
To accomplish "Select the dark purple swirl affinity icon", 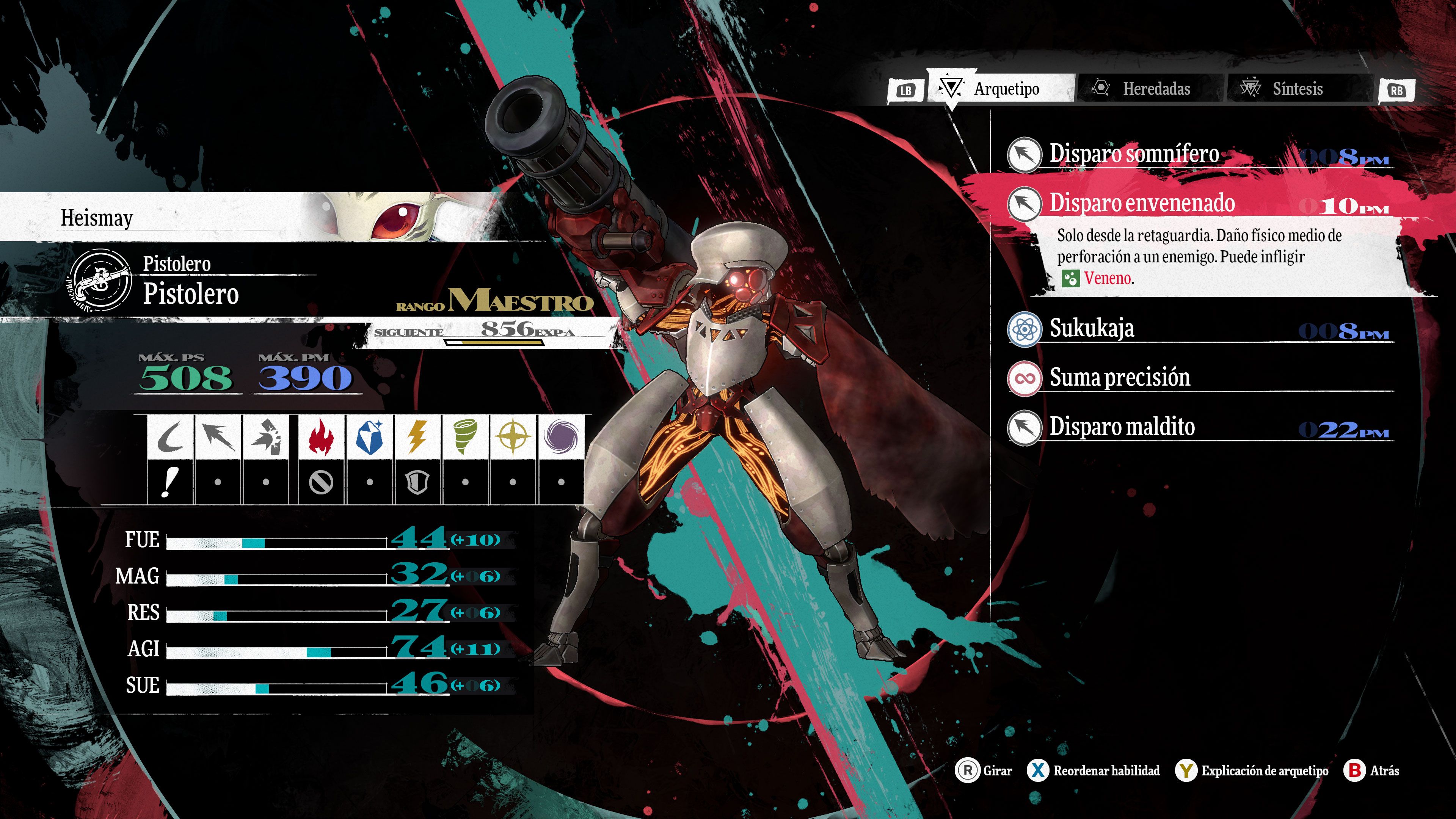I will 561,437.
